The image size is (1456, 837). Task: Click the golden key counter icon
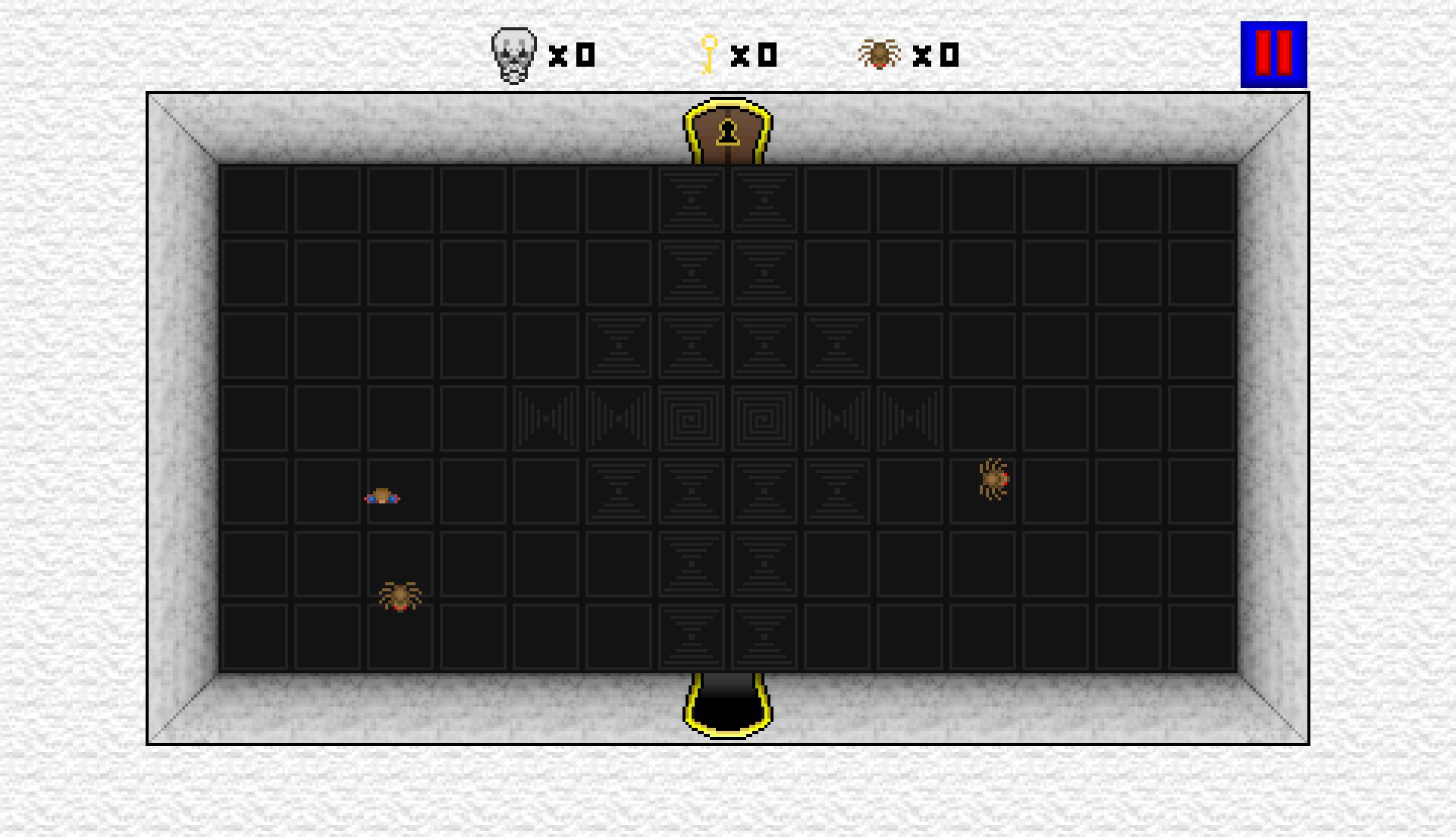pyautogui.click(x=708, y=53)
